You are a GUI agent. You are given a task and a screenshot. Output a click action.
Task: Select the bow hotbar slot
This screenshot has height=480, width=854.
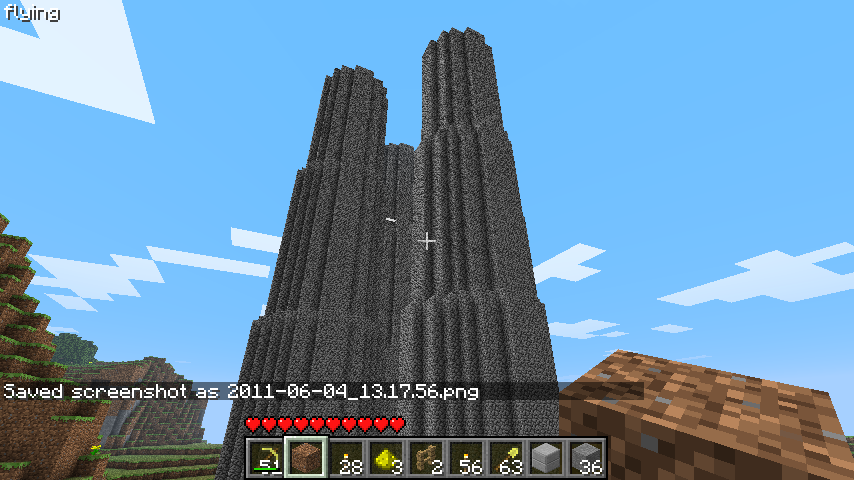click(267, 459)
